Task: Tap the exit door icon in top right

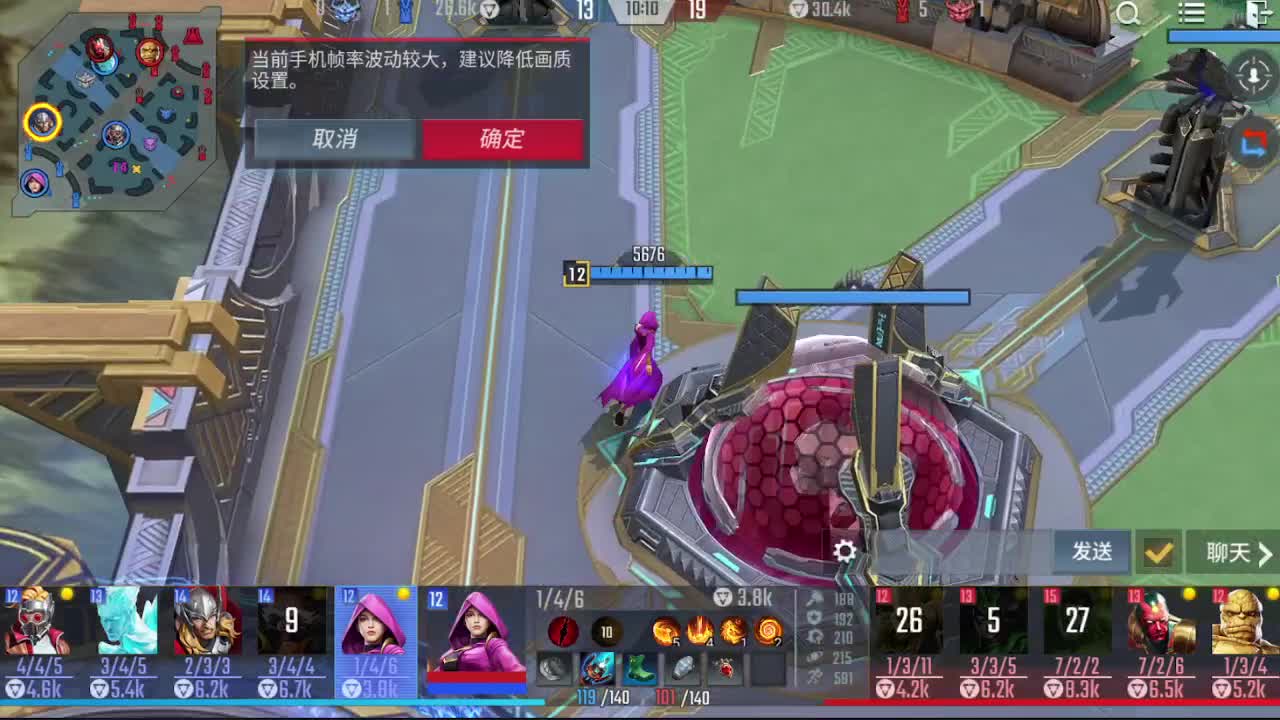Action: point(1255,14)
